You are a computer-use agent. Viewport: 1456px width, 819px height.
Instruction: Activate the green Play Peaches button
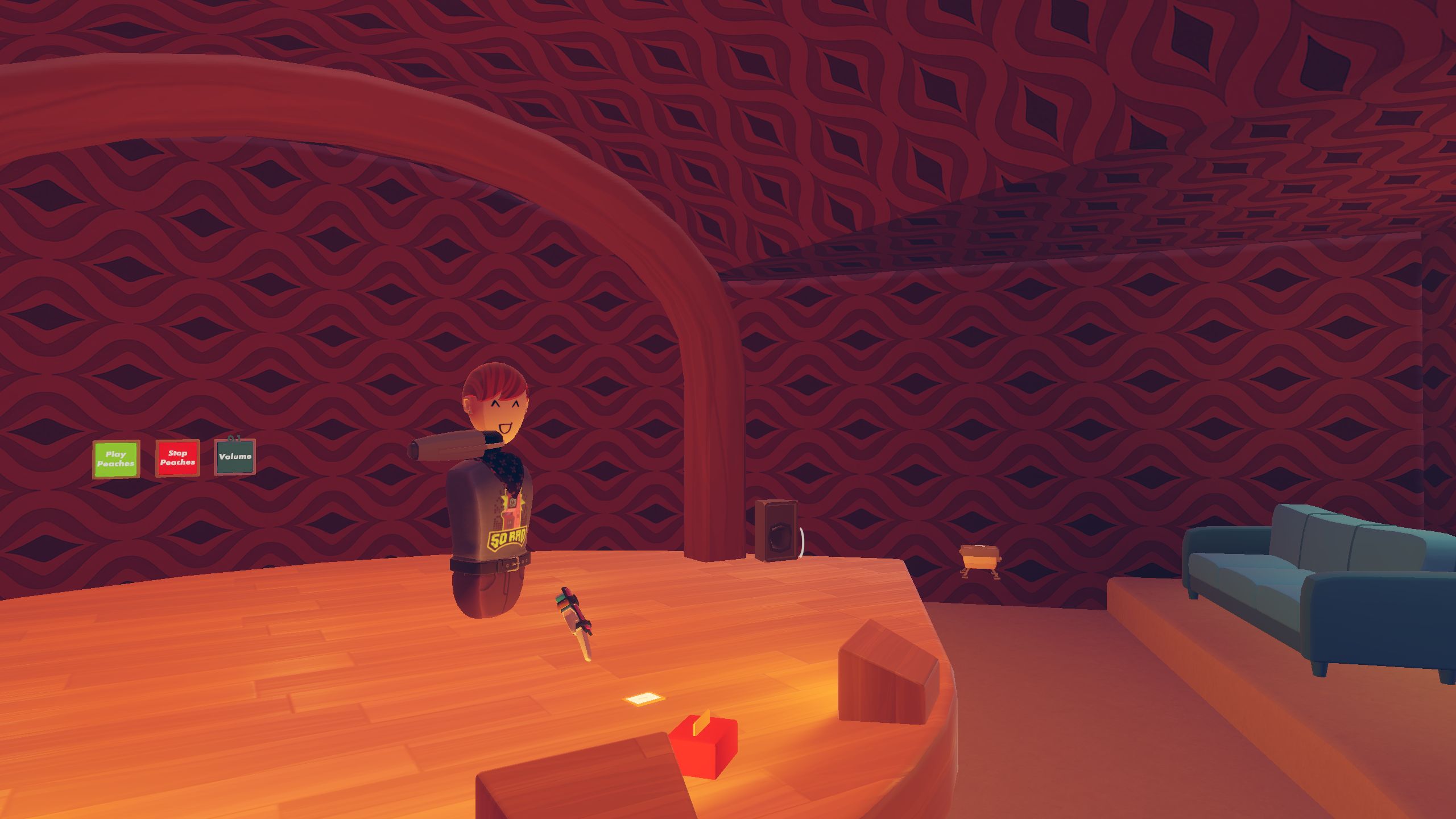click(x=116, y=459)
